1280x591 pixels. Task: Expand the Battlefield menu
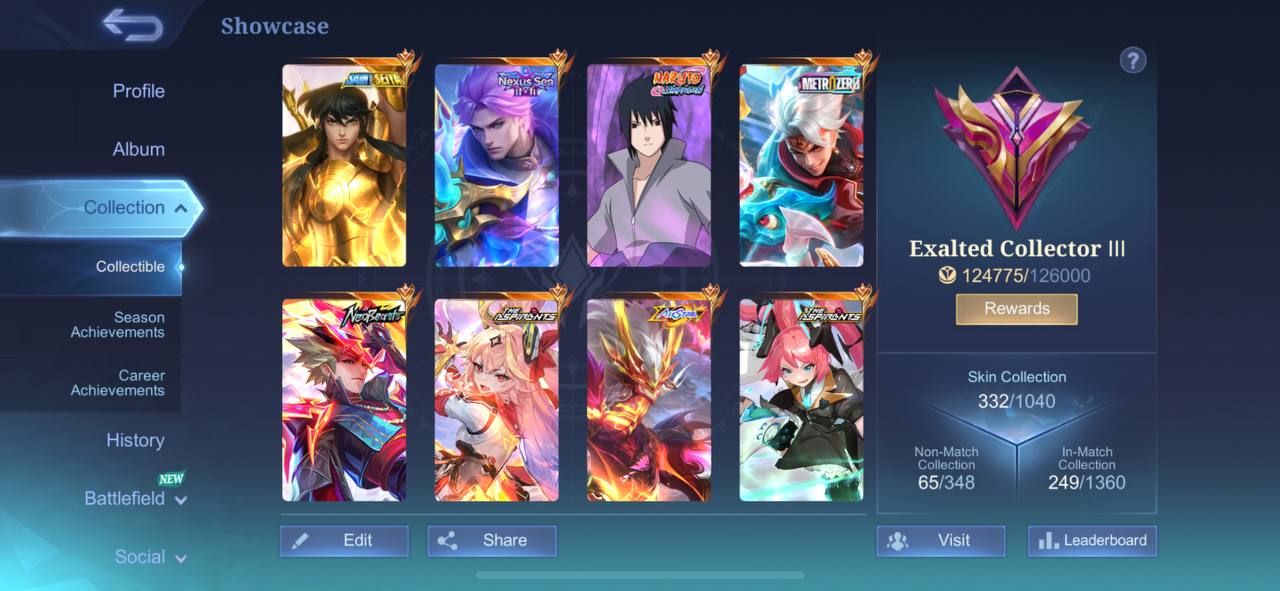coord(135,498)
